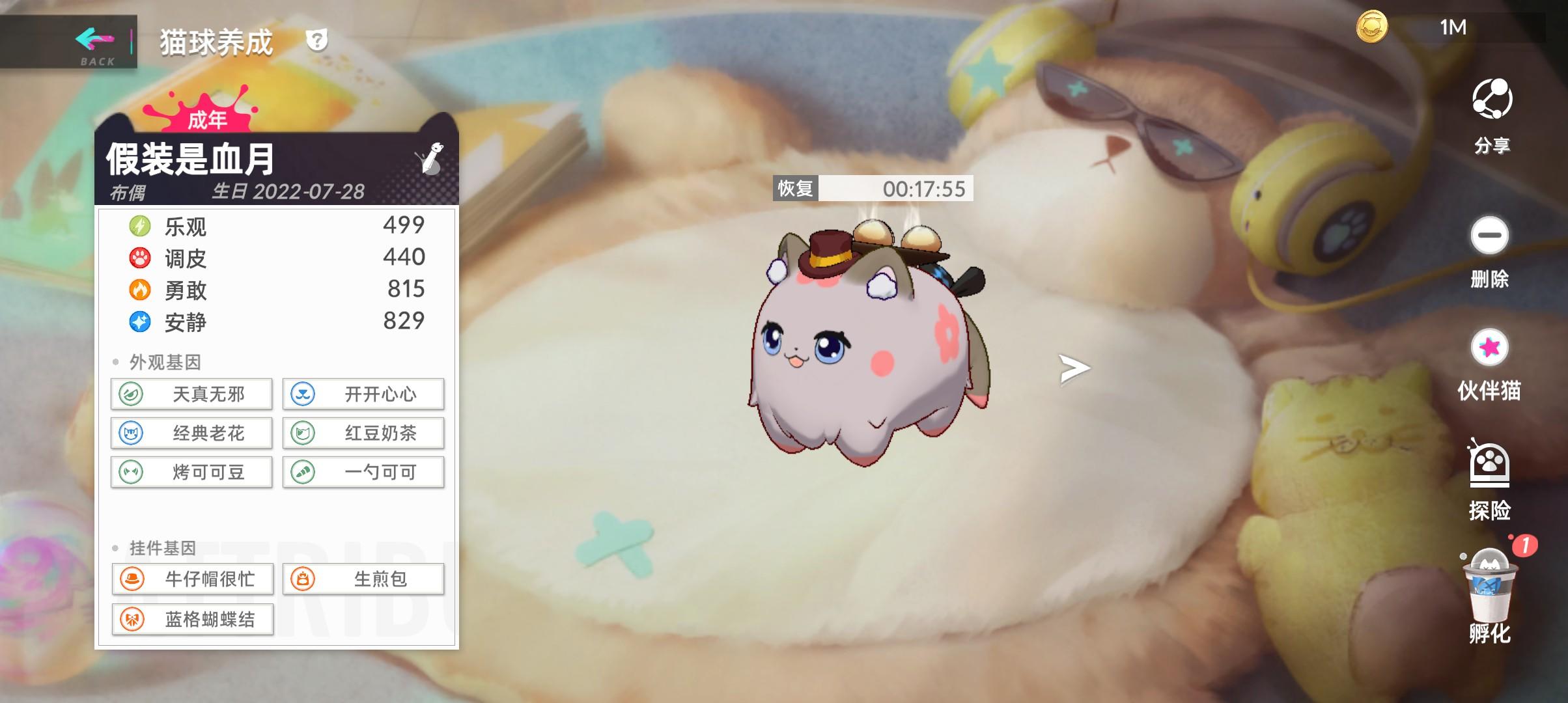Select the 生煎包 accessory gene
The width and height of the screenshot is (1568, 703).
click(x=363, y=579)
